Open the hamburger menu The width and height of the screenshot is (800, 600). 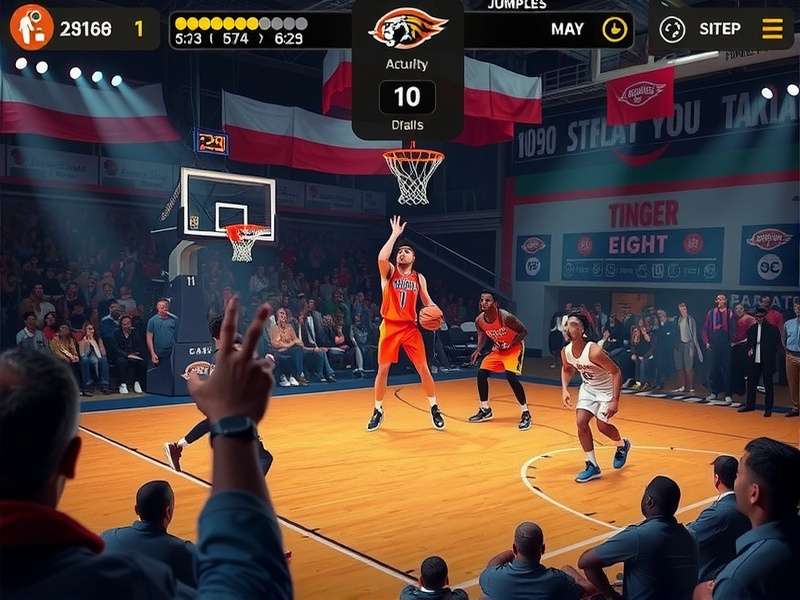772,29
